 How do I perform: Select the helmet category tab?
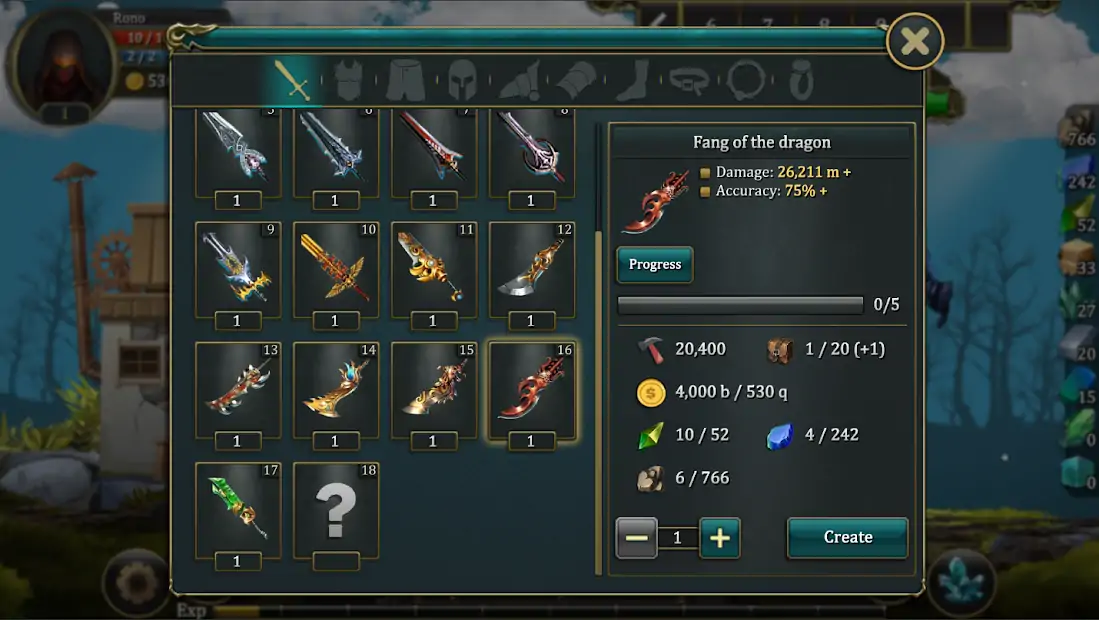click(x=461, y=80)
